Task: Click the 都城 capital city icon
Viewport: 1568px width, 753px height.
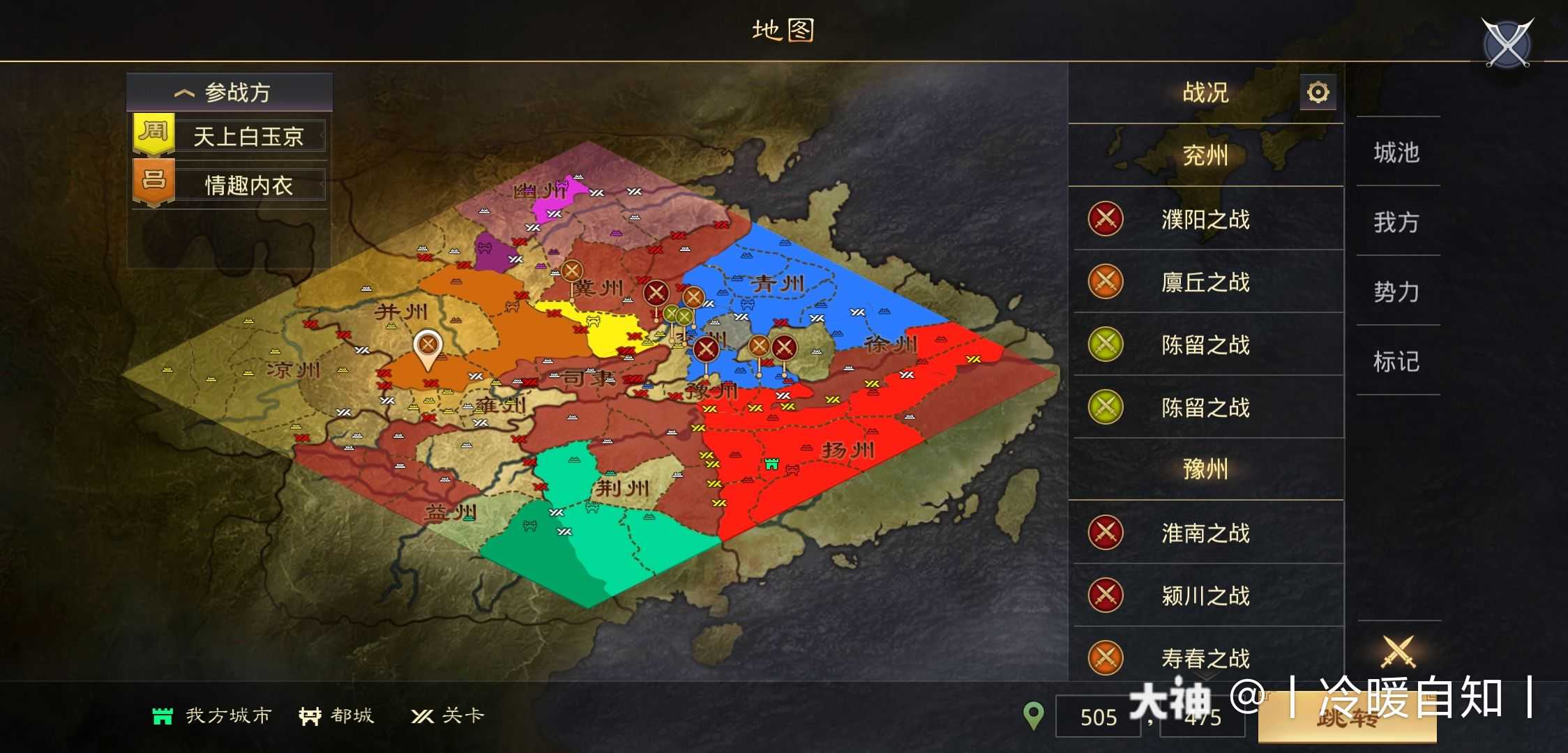Action: (x=311, y=715)
